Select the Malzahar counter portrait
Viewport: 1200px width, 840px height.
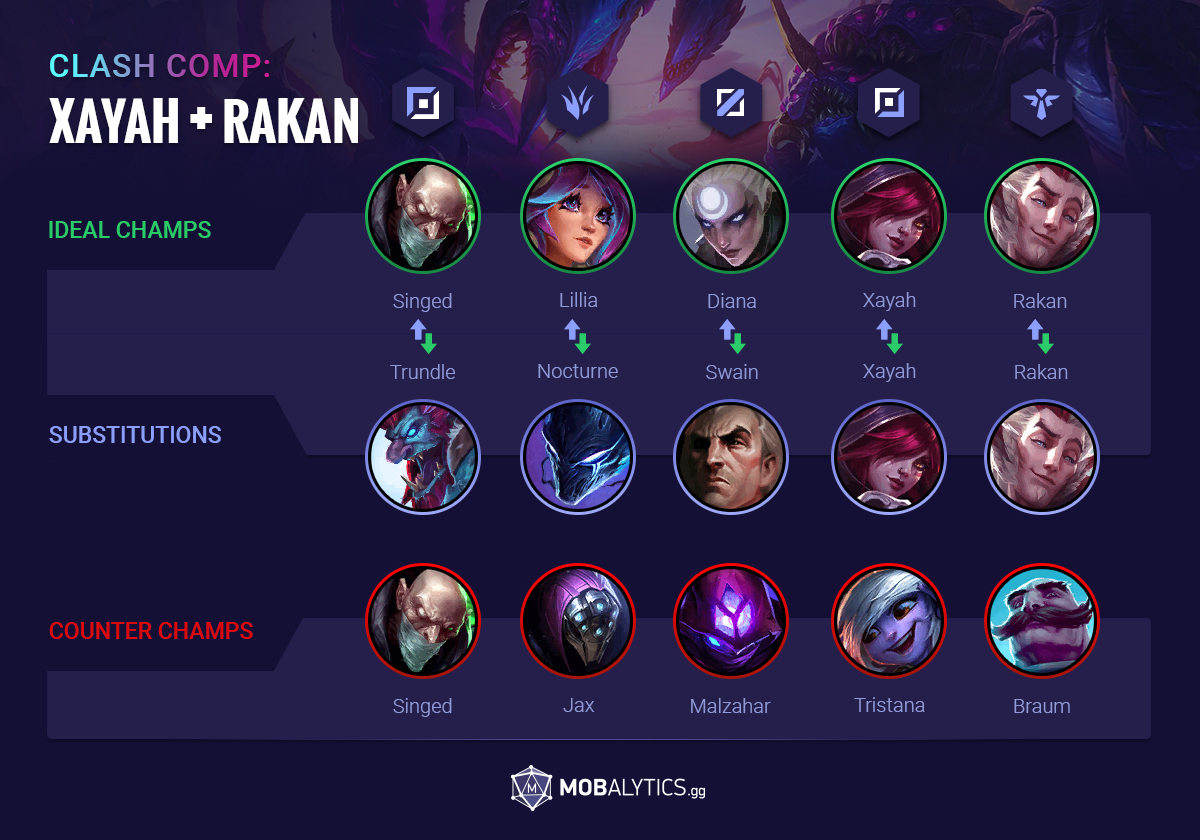(732, 620)
